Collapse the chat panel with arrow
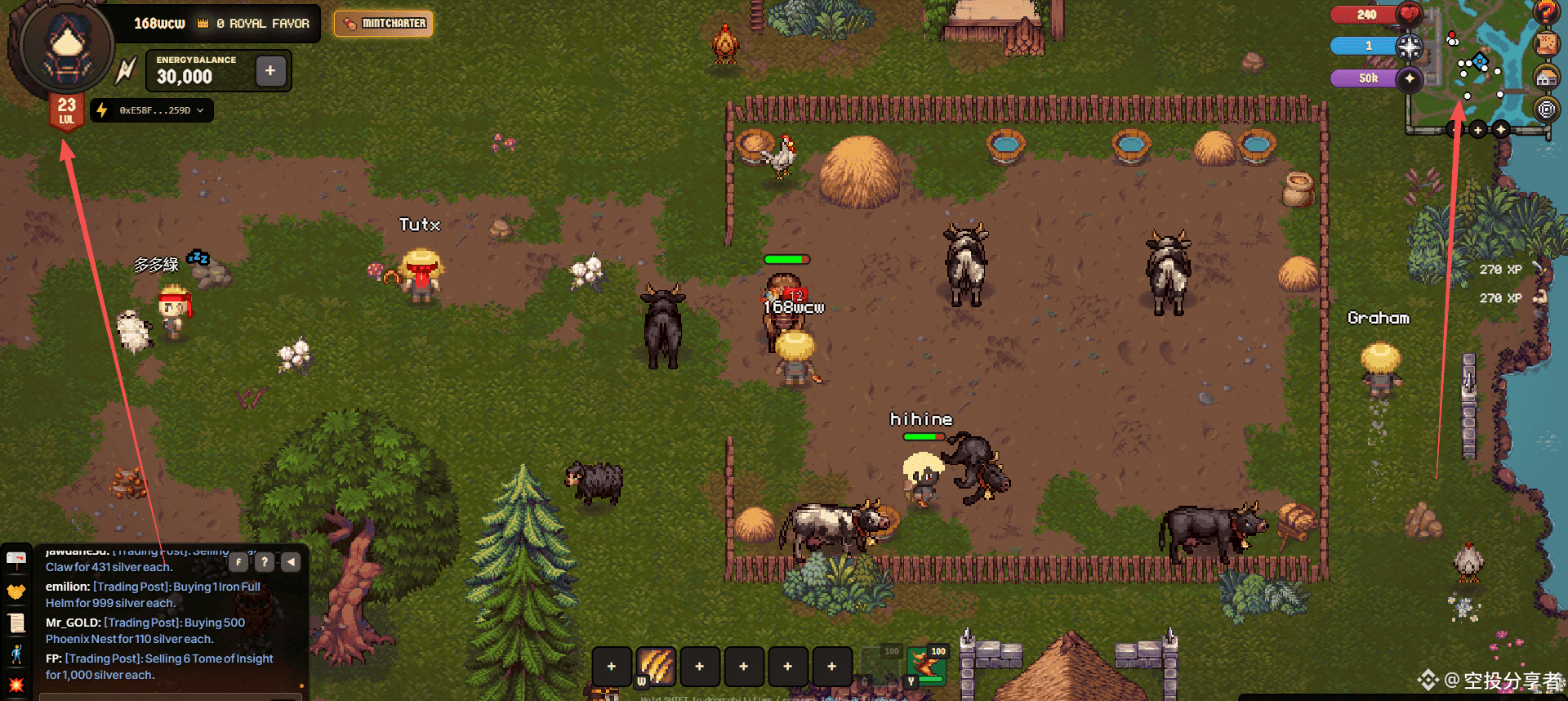1568x701 pixels. tap(291, 562)
